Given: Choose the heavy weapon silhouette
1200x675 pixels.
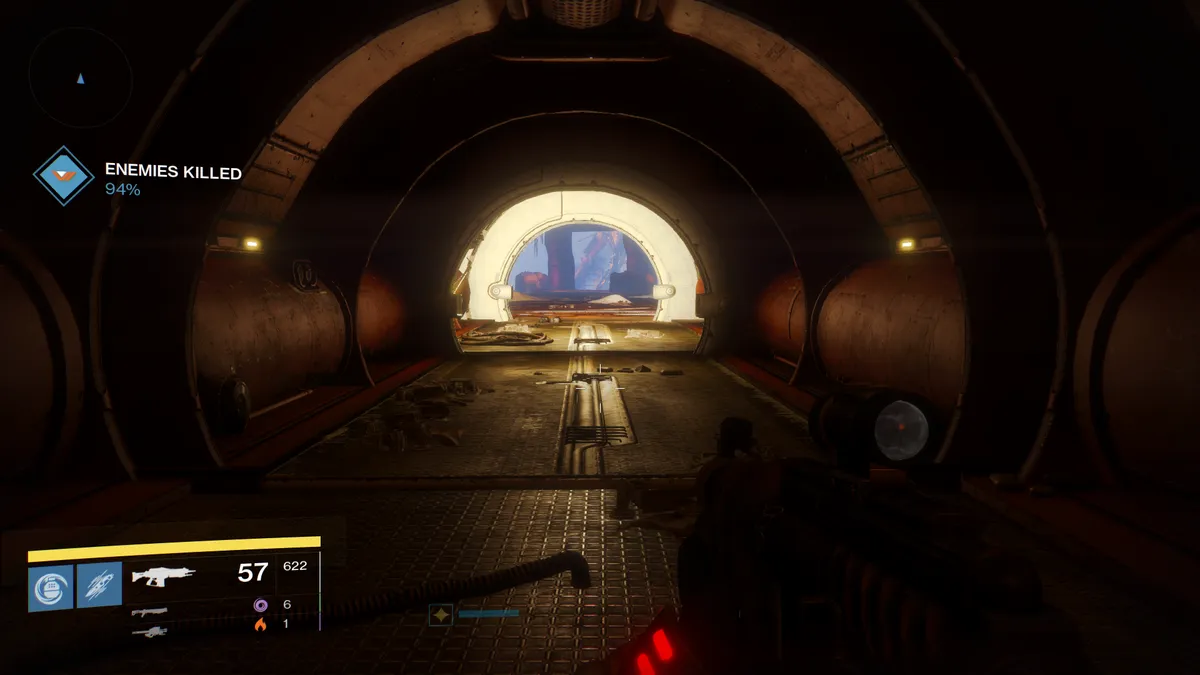Looking at the screenshot, I should pyautogui.click(x=149, y=630).
